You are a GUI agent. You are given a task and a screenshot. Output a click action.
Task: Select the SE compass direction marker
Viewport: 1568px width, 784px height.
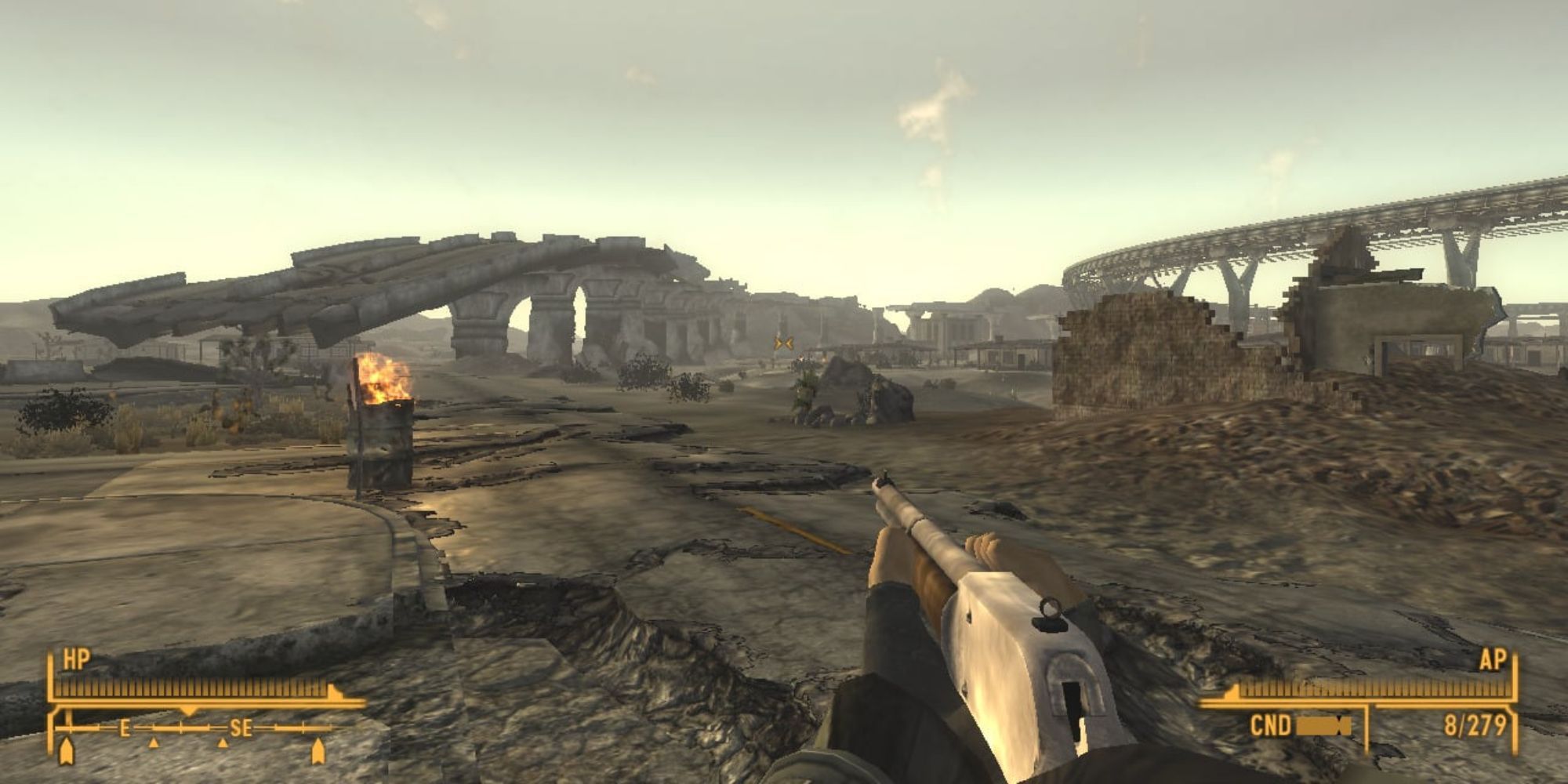241,728
